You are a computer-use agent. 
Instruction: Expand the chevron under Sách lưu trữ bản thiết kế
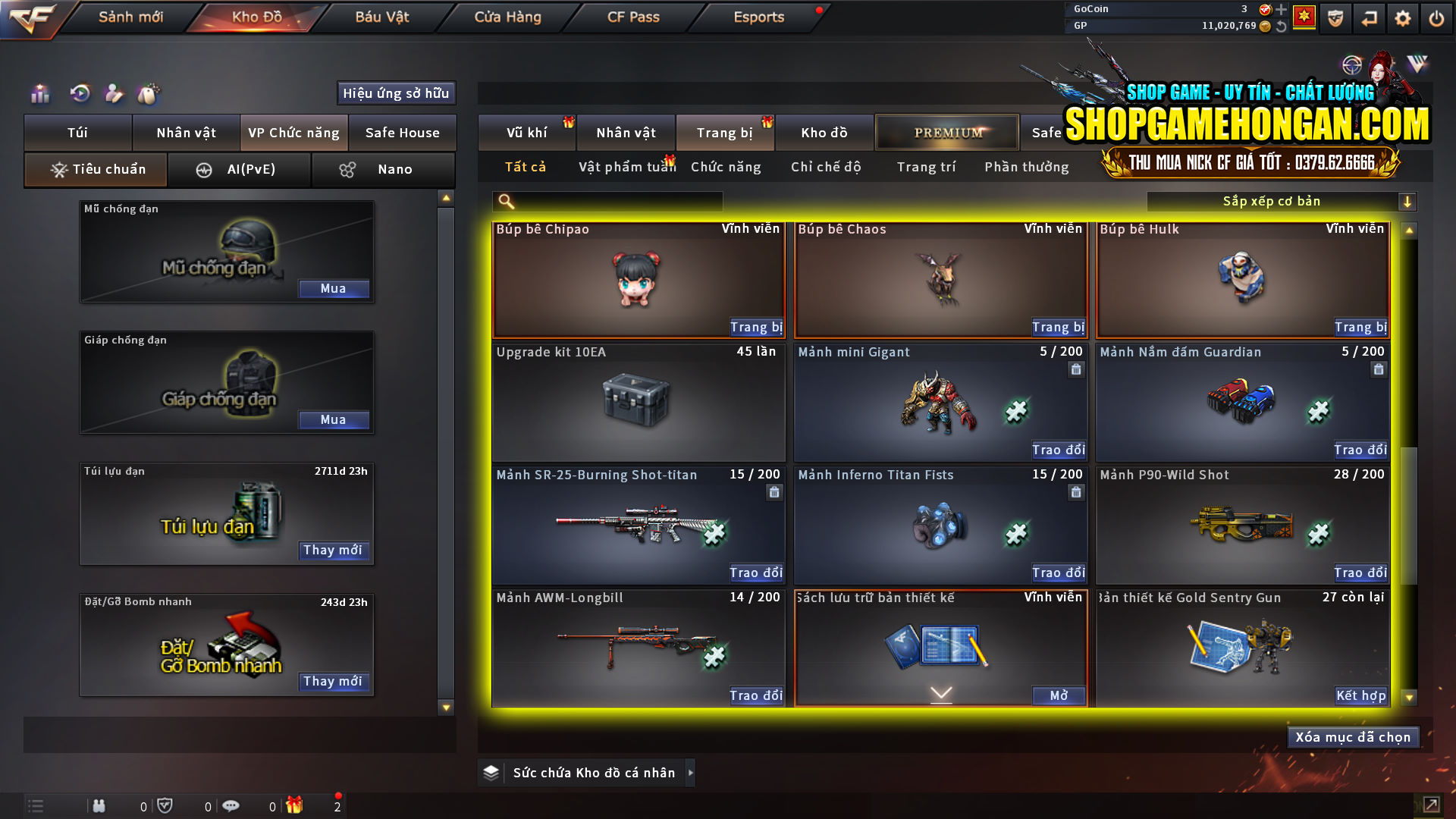[x=940, y=693]
